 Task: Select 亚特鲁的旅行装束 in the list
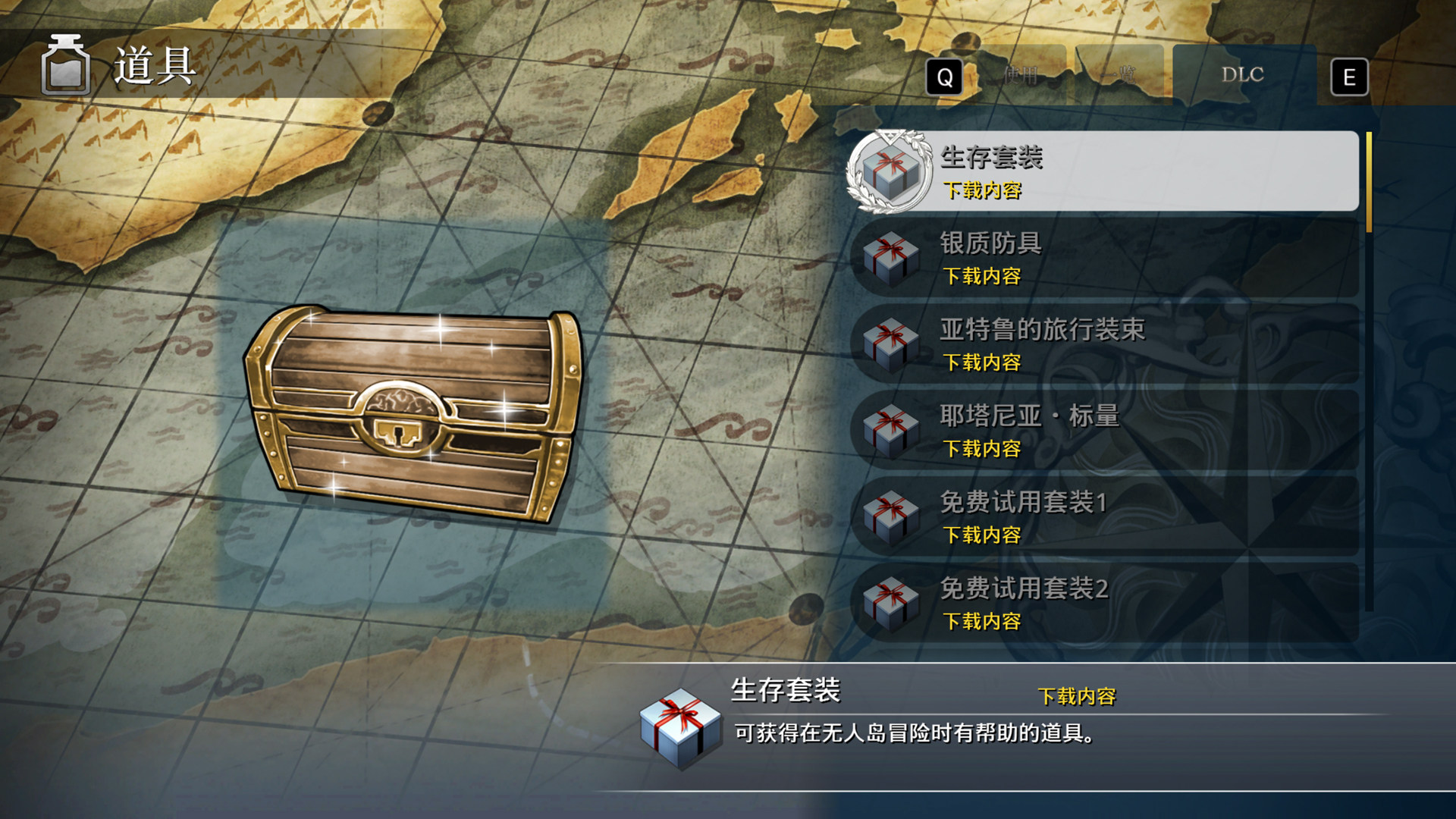pos(1103,344)
